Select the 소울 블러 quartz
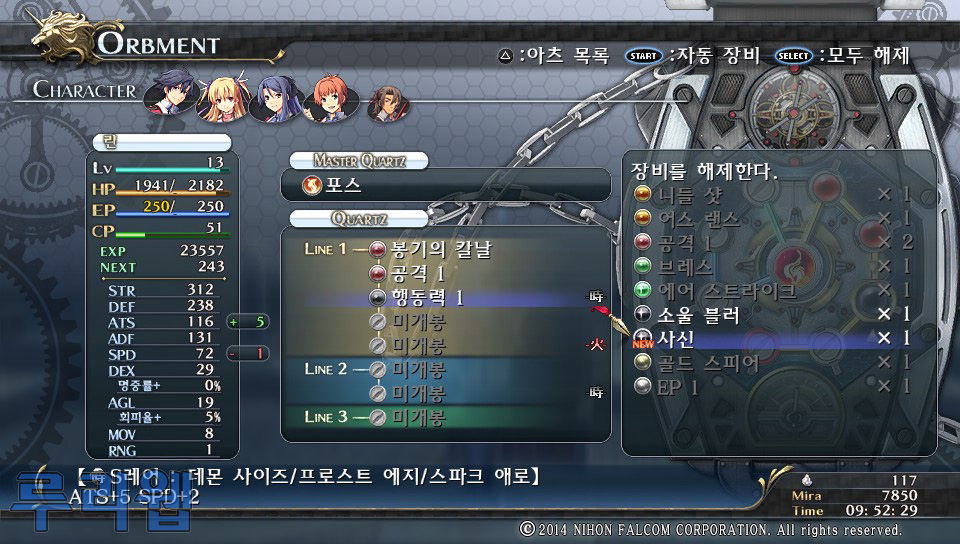Viewport: 960px width, 544px height. pos(700,315)
